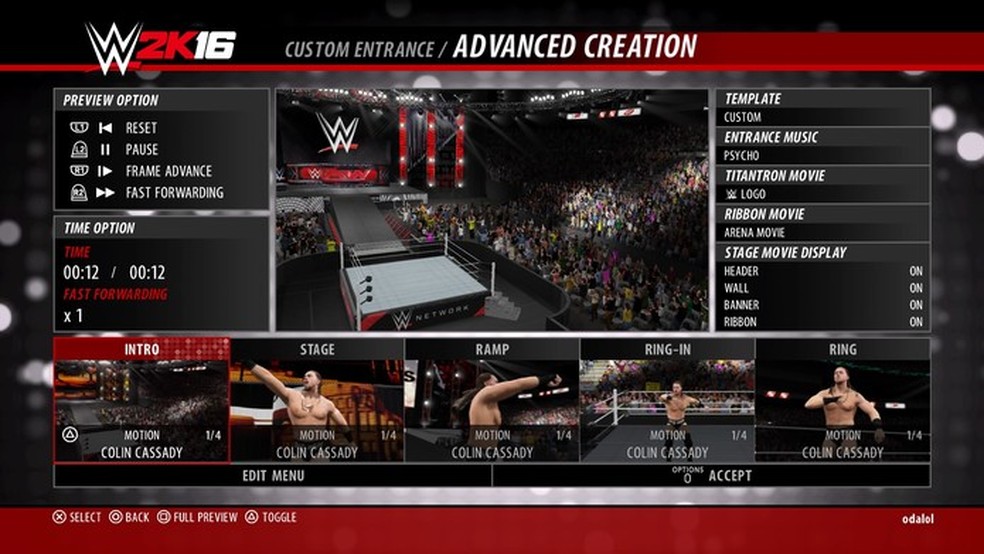The width and height of the screenshot is (984, 554).
Task: Toggle the Header stage movie display
Action: coord(822,271)
